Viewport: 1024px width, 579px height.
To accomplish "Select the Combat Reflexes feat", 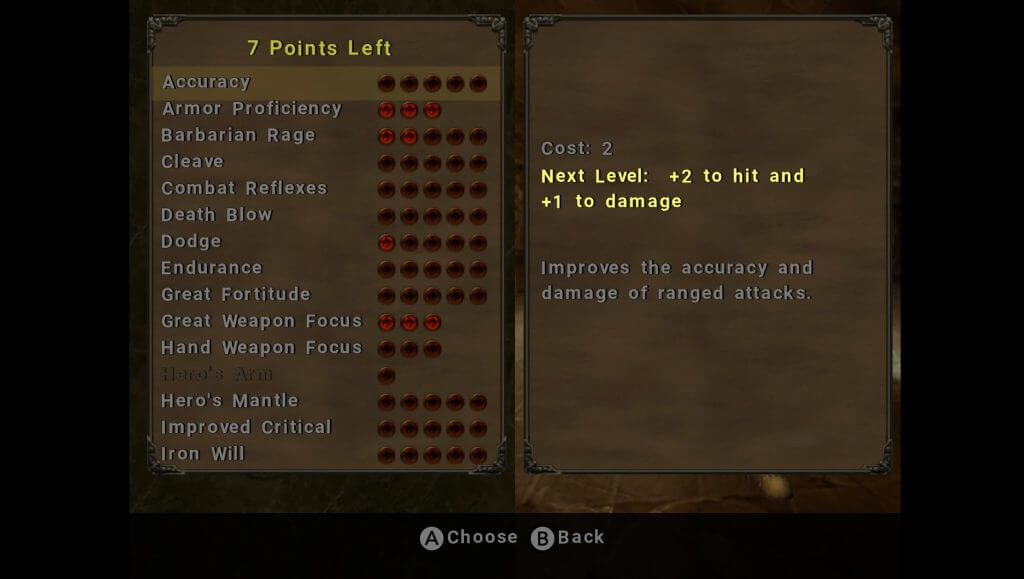I will (x=244, y=188).
